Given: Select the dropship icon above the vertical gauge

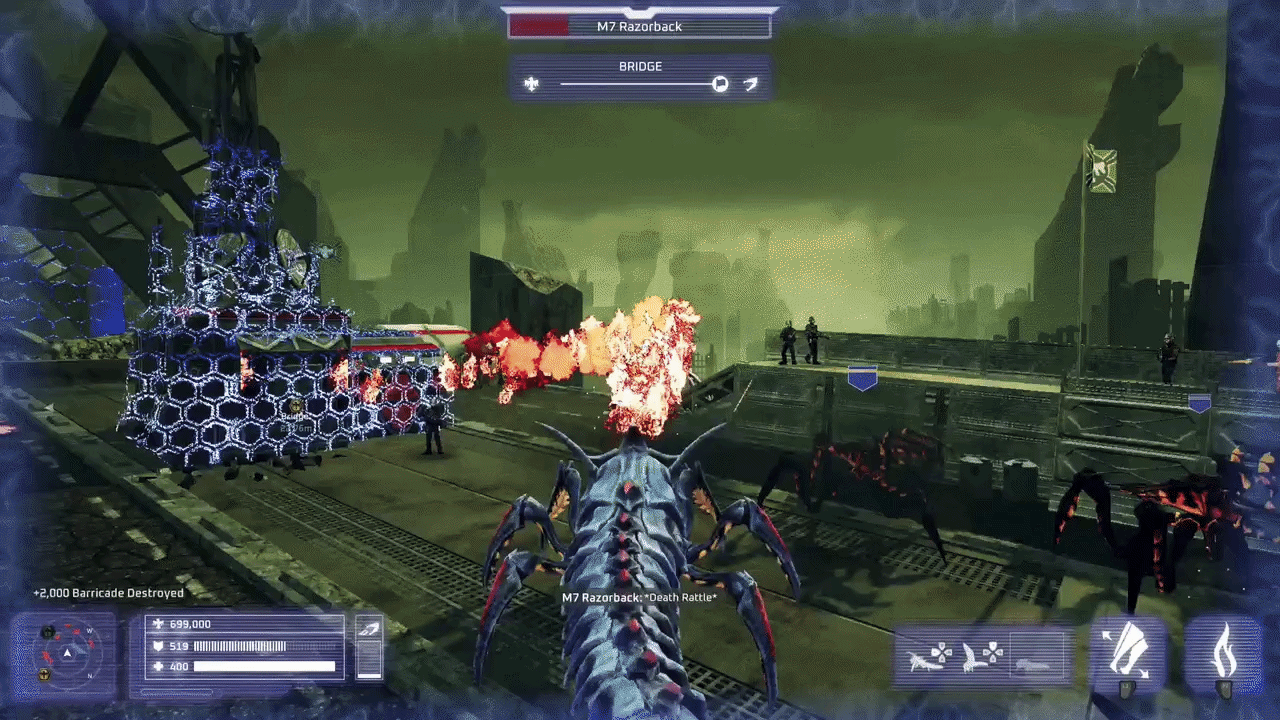Looking at the screenshot, I should (x=370, y=628).
